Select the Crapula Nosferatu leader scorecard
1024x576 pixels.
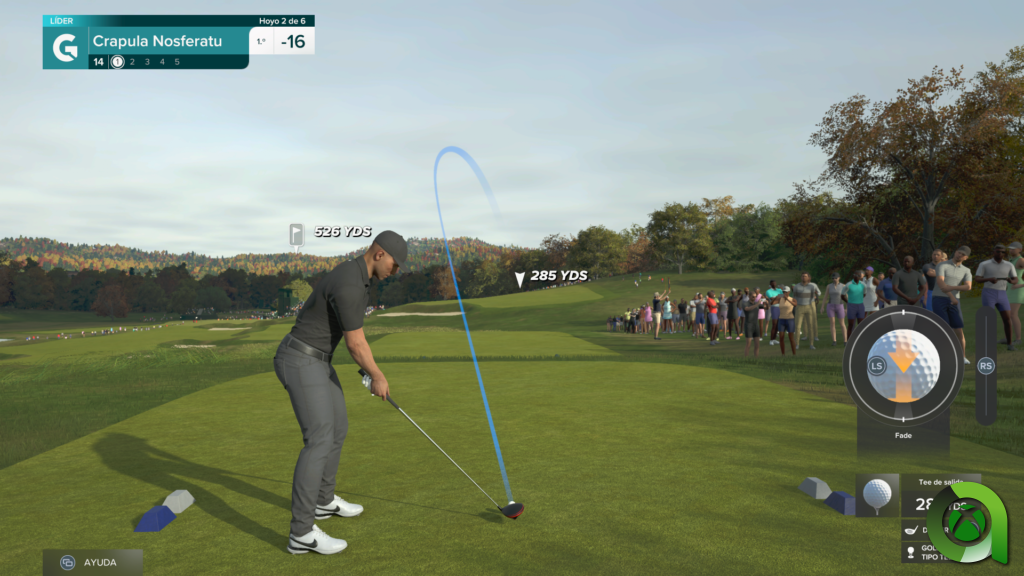click(168, 42)
